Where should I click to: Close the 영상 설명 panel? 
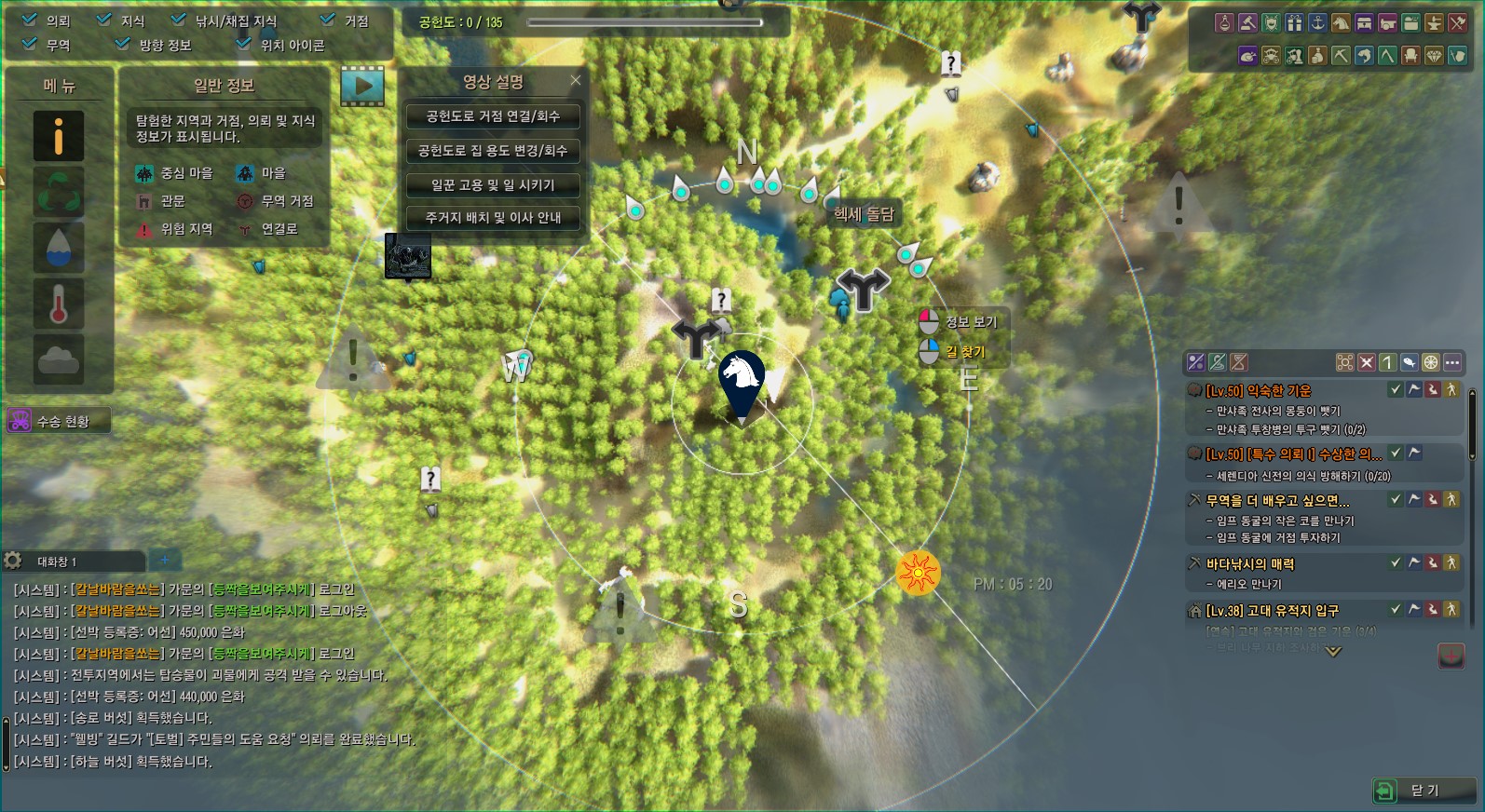tap(576, 81)
